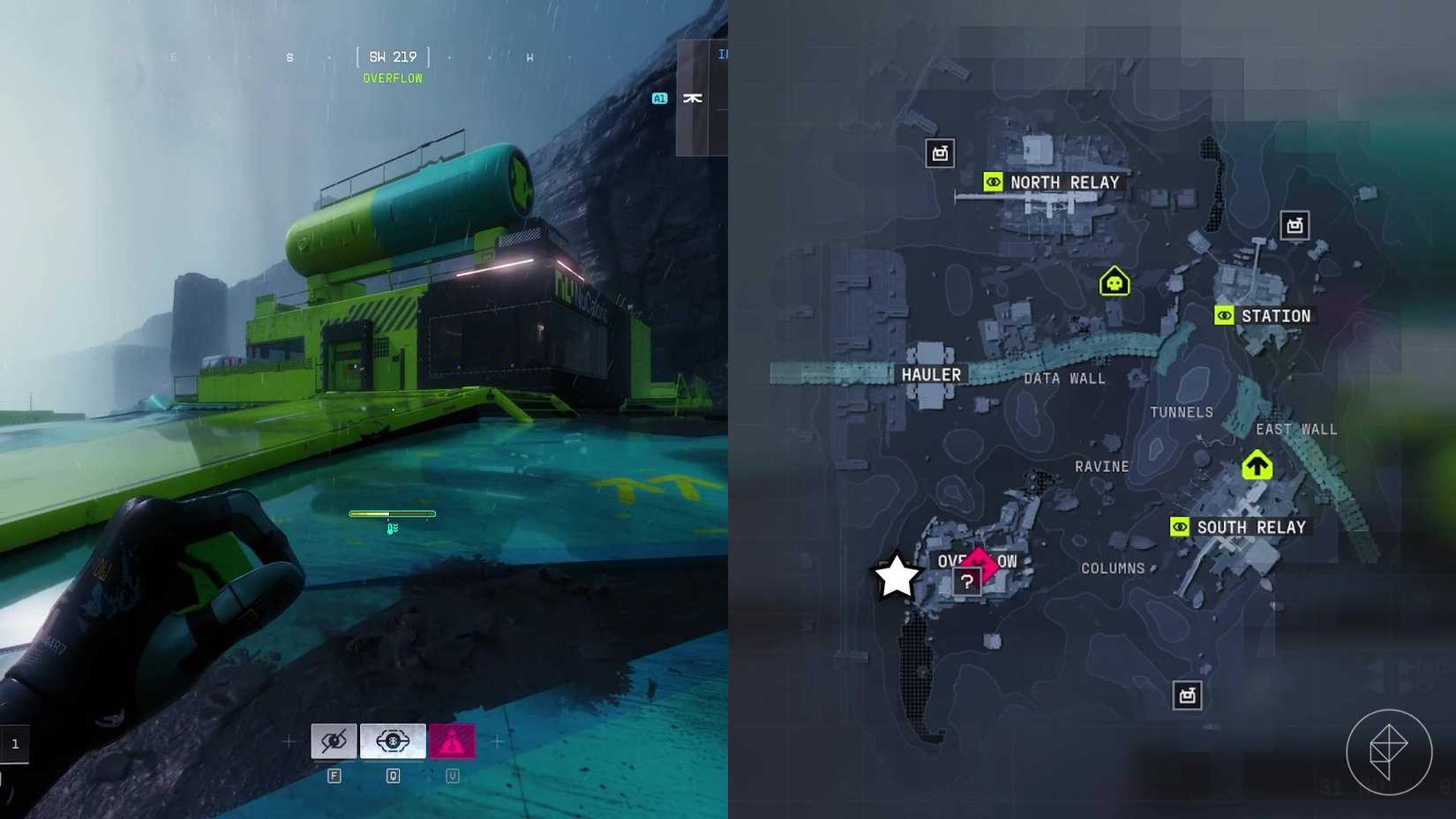Select the HAULER label on the map
Screen dimensions: 1456x819
coord(931,374)
